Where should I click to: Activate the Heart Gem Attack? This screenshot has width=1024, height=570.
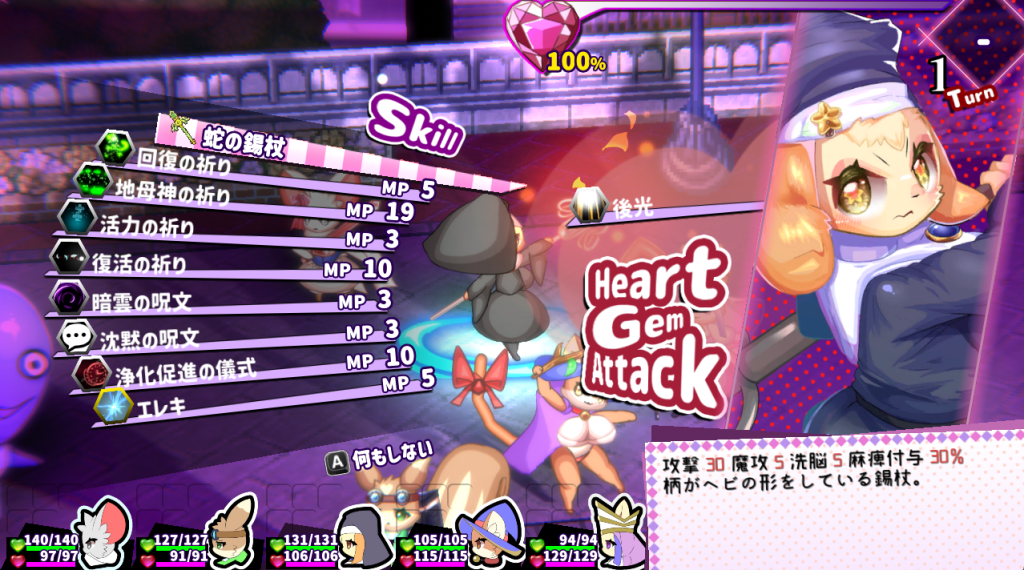(x=653, y=330)
